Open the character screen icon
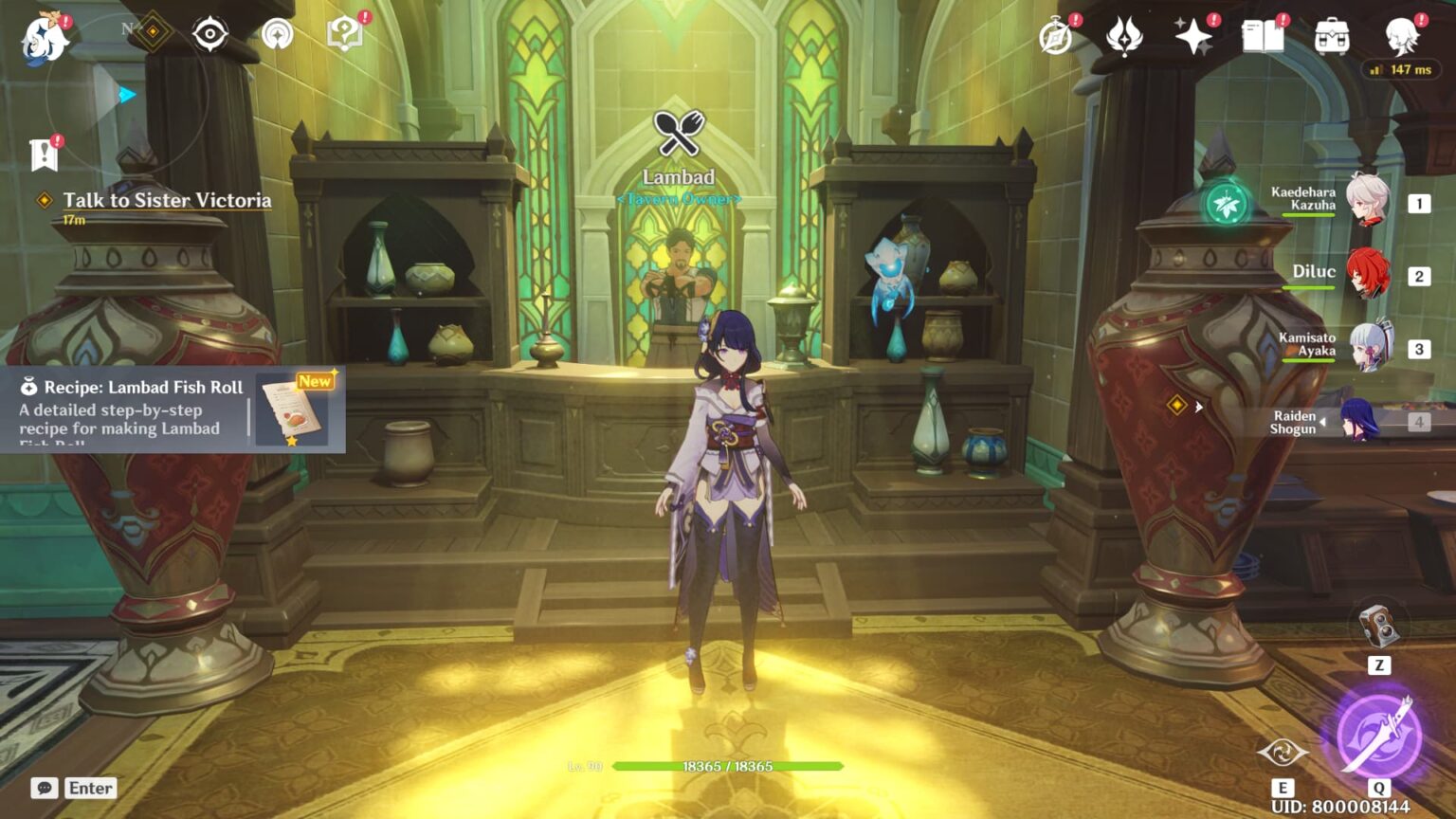 [x=1401, y=38]
